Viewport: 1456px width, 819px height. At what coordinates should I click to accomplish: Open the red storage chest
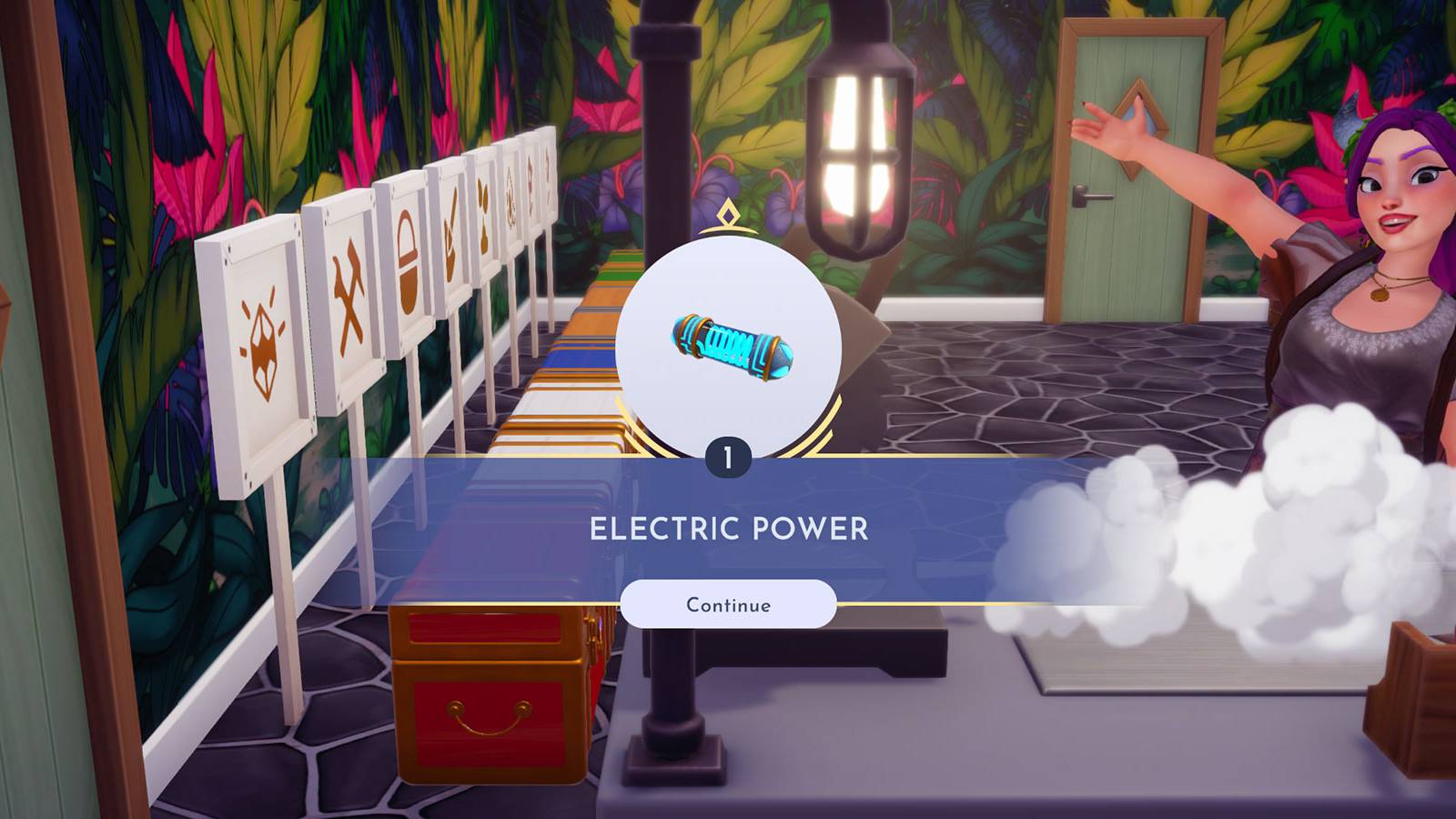click(491, 701)
